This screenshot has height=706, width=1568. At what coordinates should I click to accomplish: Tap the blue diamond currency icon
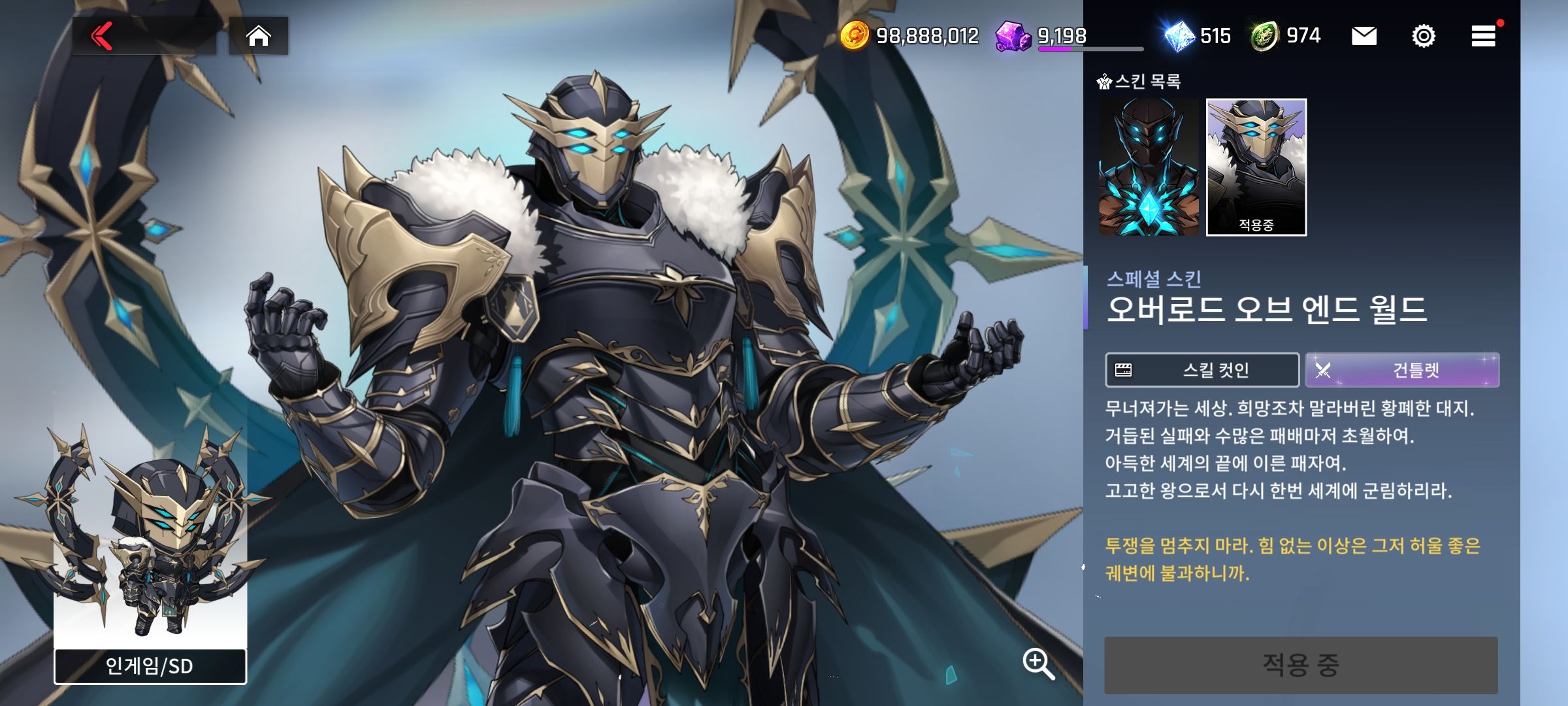(x=1180, y=36)
